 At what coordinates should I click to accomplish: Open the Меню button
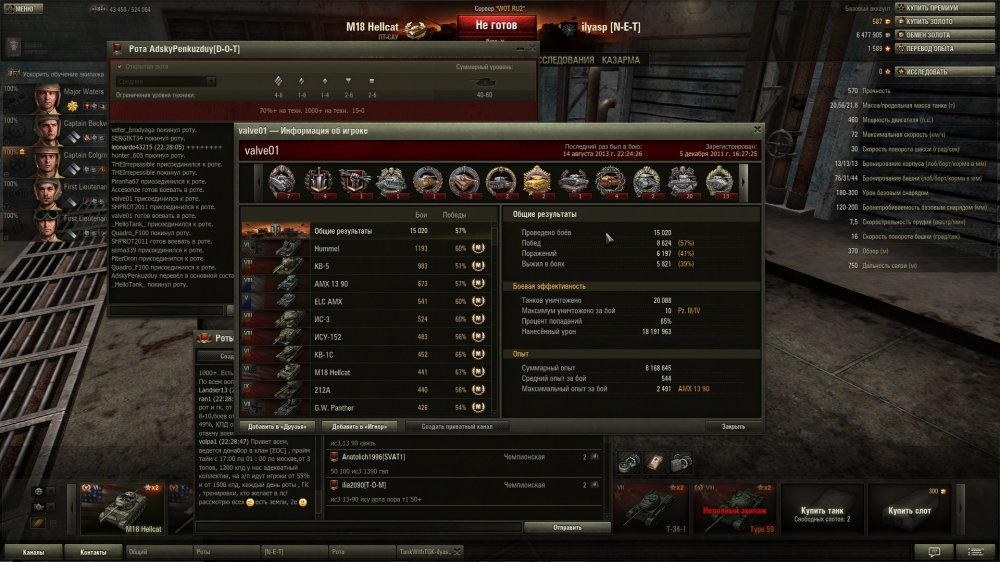coord(22,7)
